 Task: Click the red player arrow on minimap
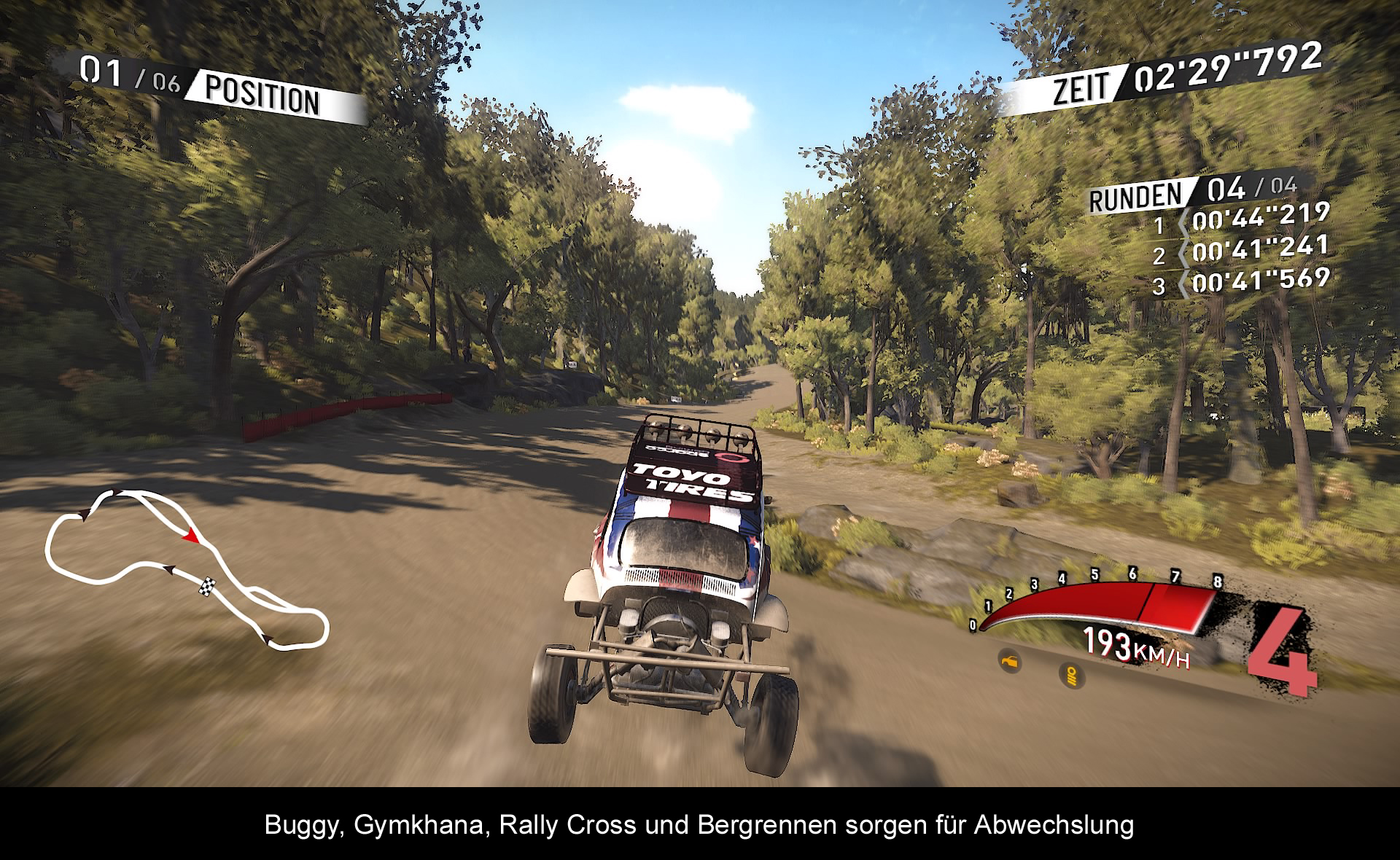click(x=191, y=536)
